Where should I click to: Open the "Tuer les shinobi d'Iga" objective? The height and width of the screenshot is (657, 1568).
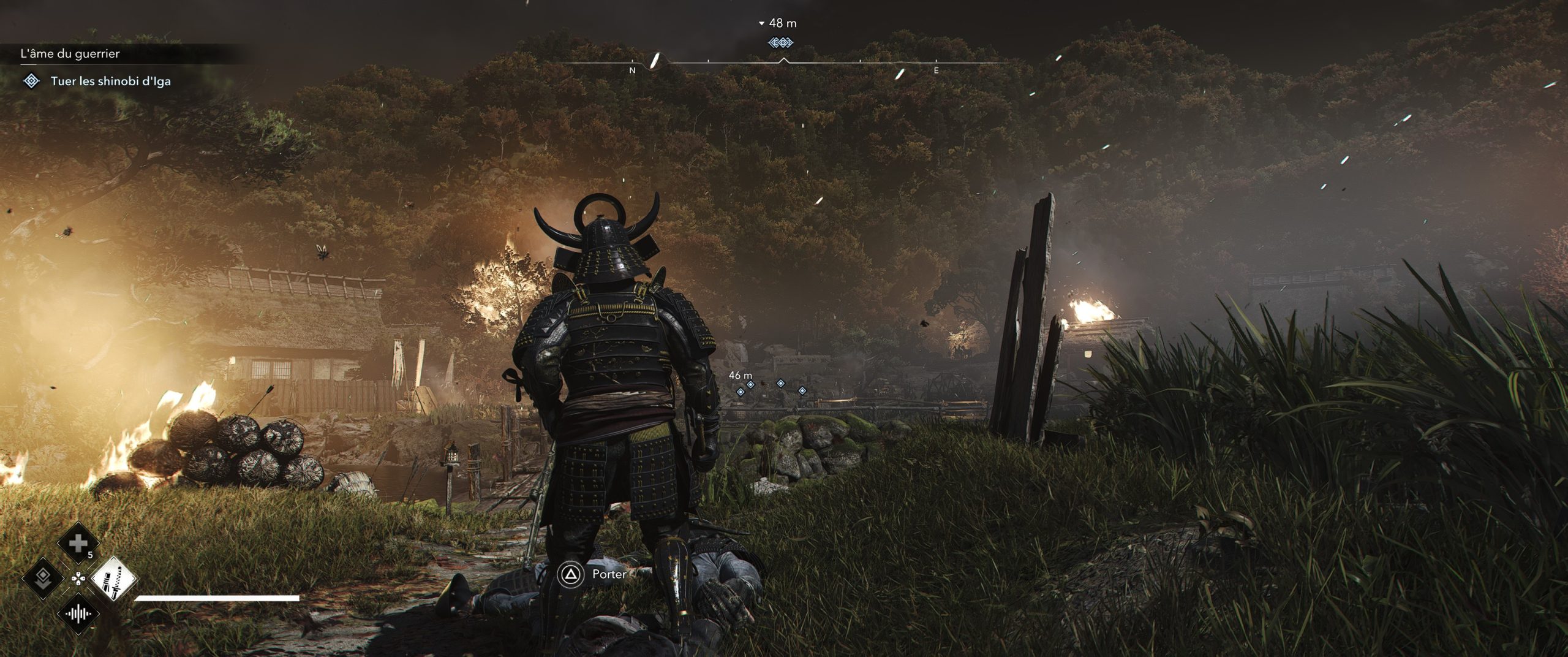110,81
